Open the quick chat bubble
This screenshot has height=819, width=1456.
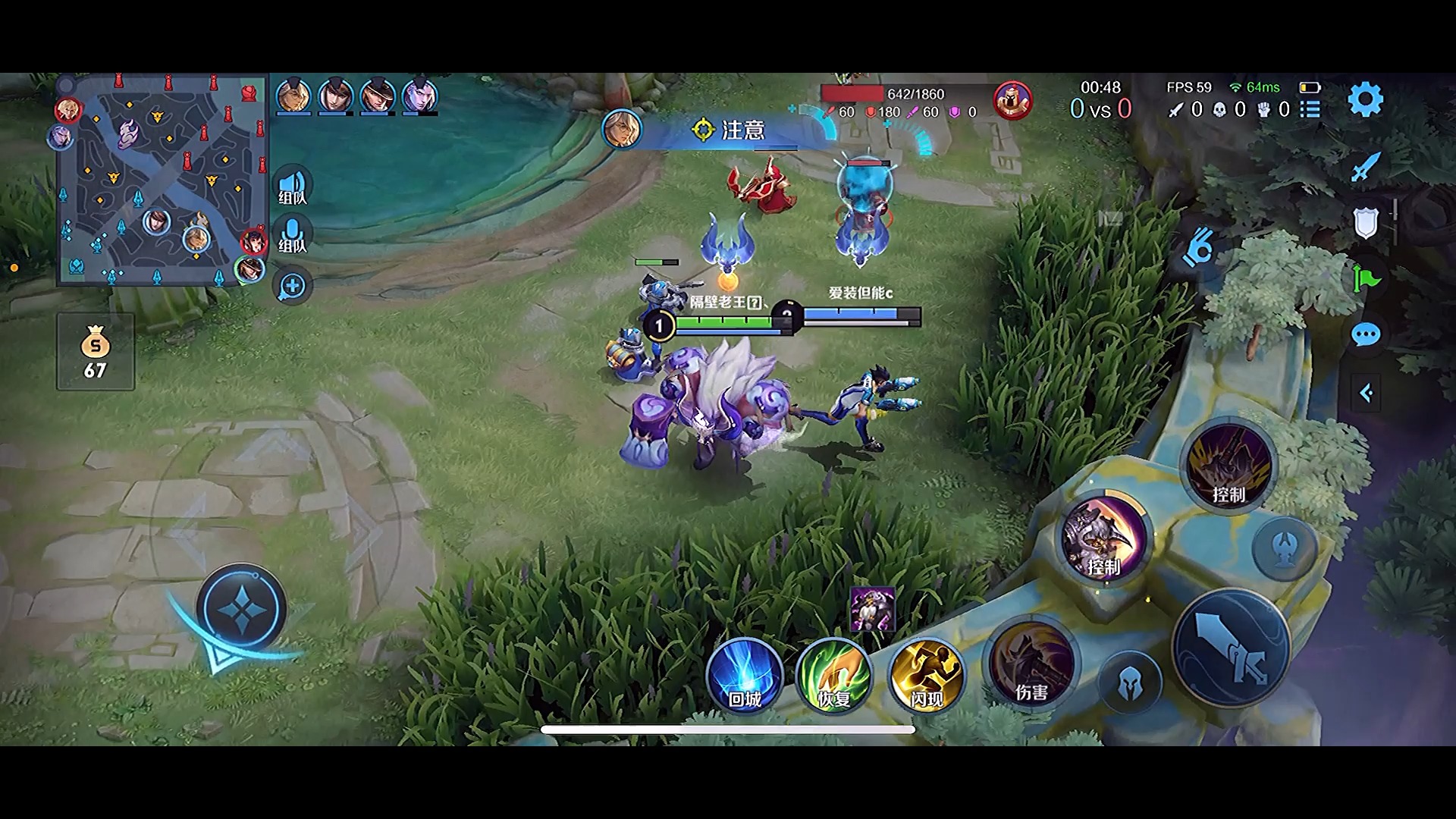point(1366,334)
